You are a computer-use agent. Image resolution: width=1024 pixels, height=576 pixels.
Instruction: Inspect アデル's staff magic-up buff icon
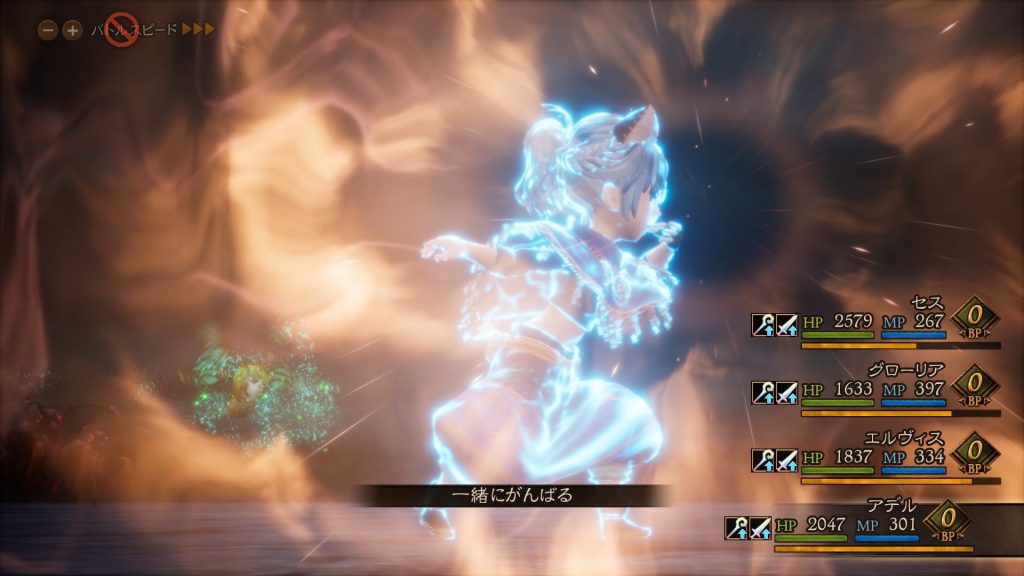(x=737, y=527)
